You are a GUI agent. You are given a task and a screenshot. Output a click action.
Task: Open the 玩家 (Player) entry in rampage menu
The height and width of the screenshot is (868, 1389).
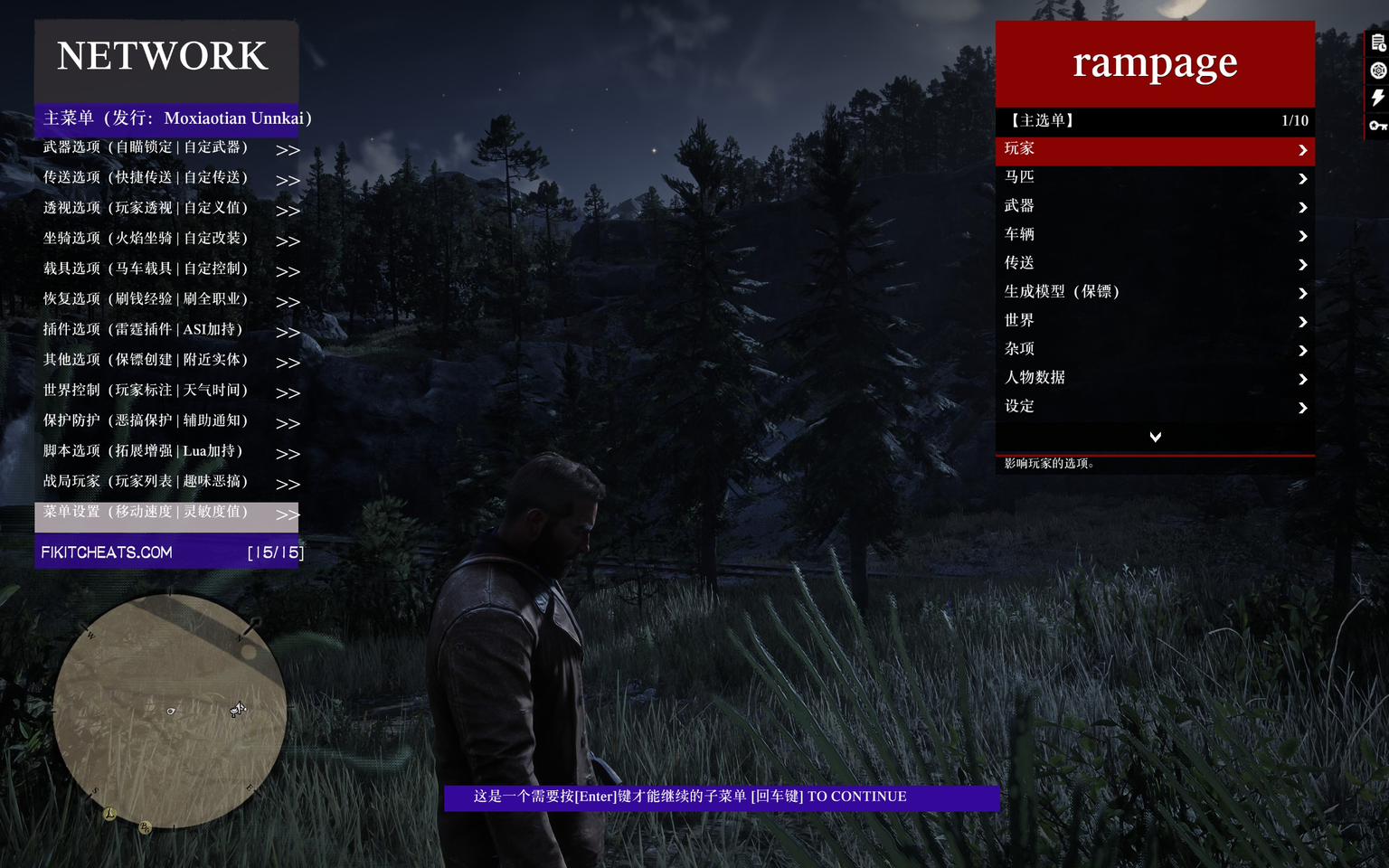(1154, 150)
